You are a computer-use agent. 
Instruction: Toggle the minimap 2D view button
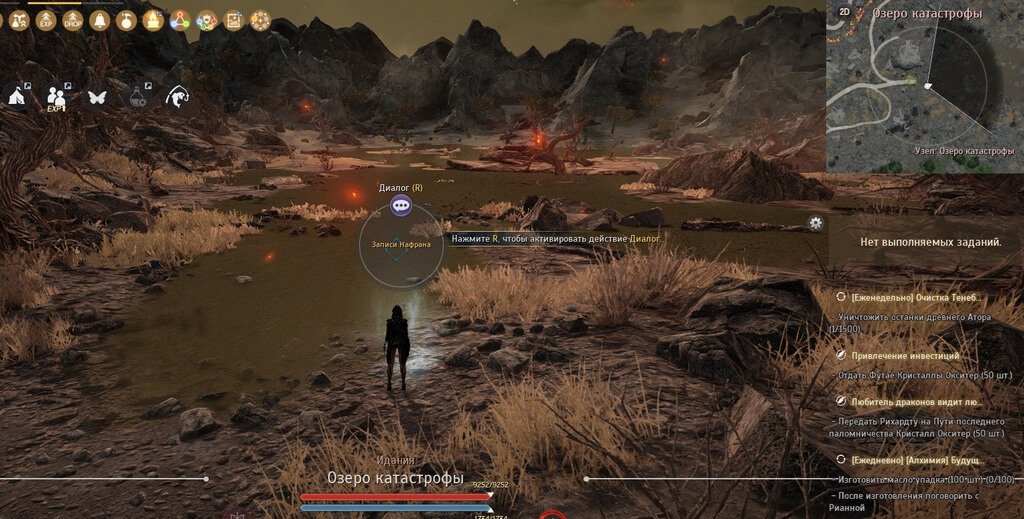tap(844, 13)
